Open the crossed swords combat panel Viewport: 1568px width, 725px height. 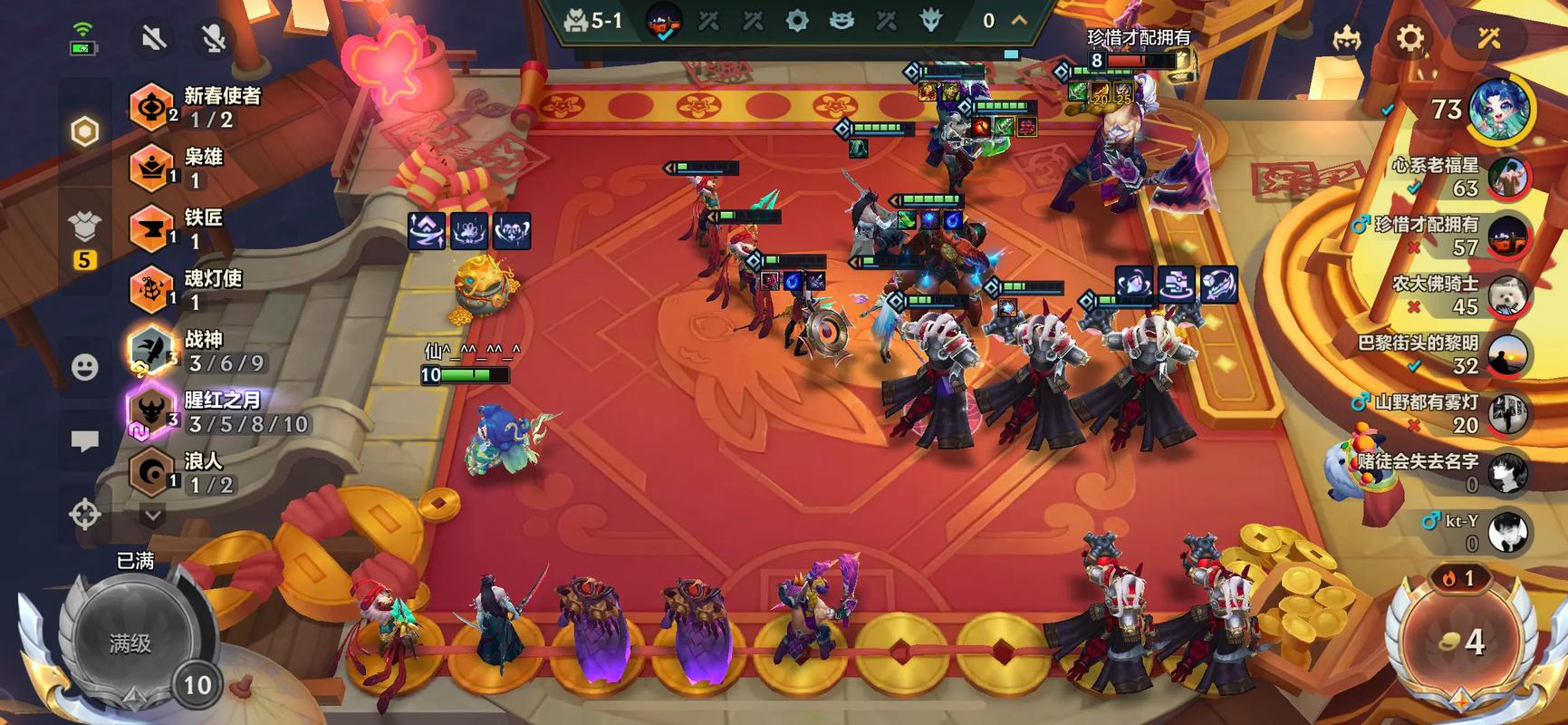coord(1489,38)
